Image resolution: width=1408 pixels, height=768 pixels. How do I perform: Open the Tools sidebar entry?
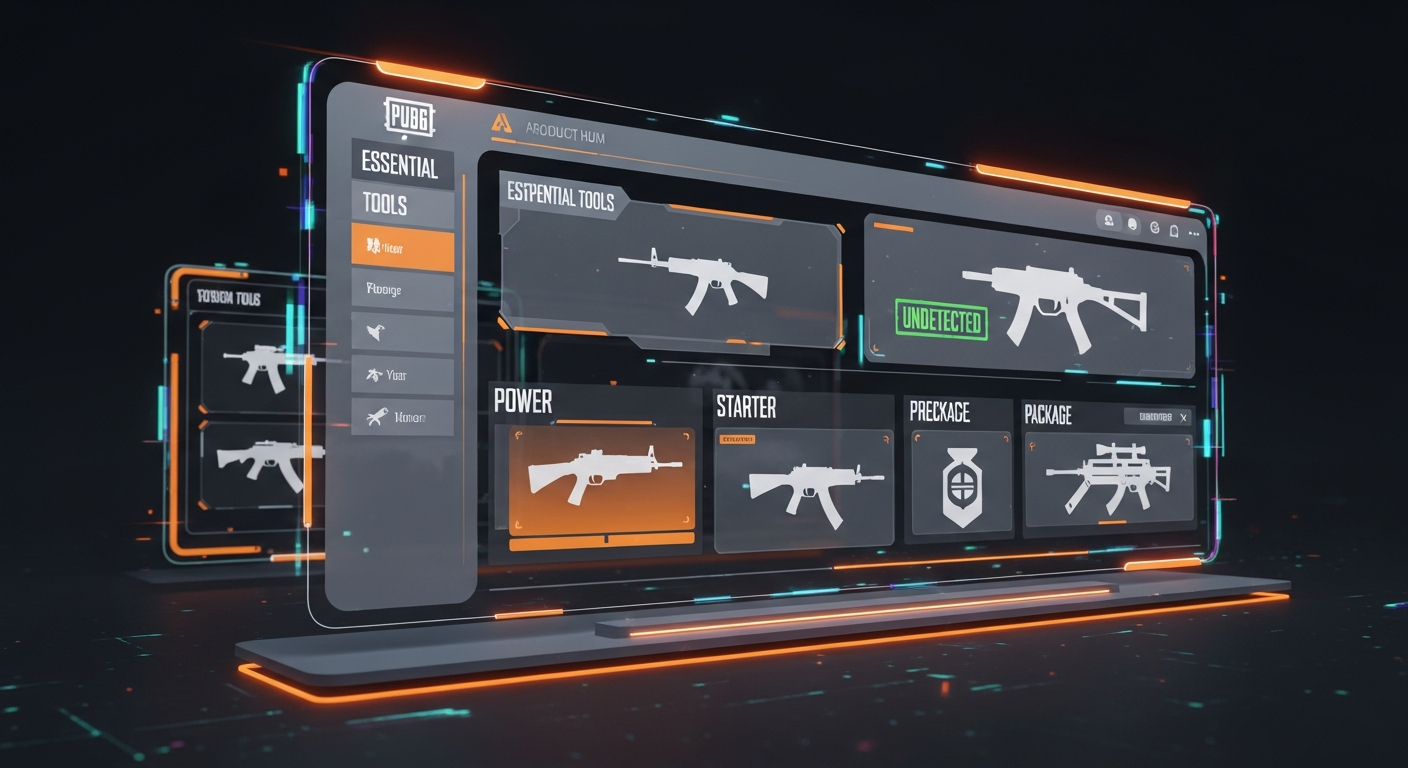[402, 206]
